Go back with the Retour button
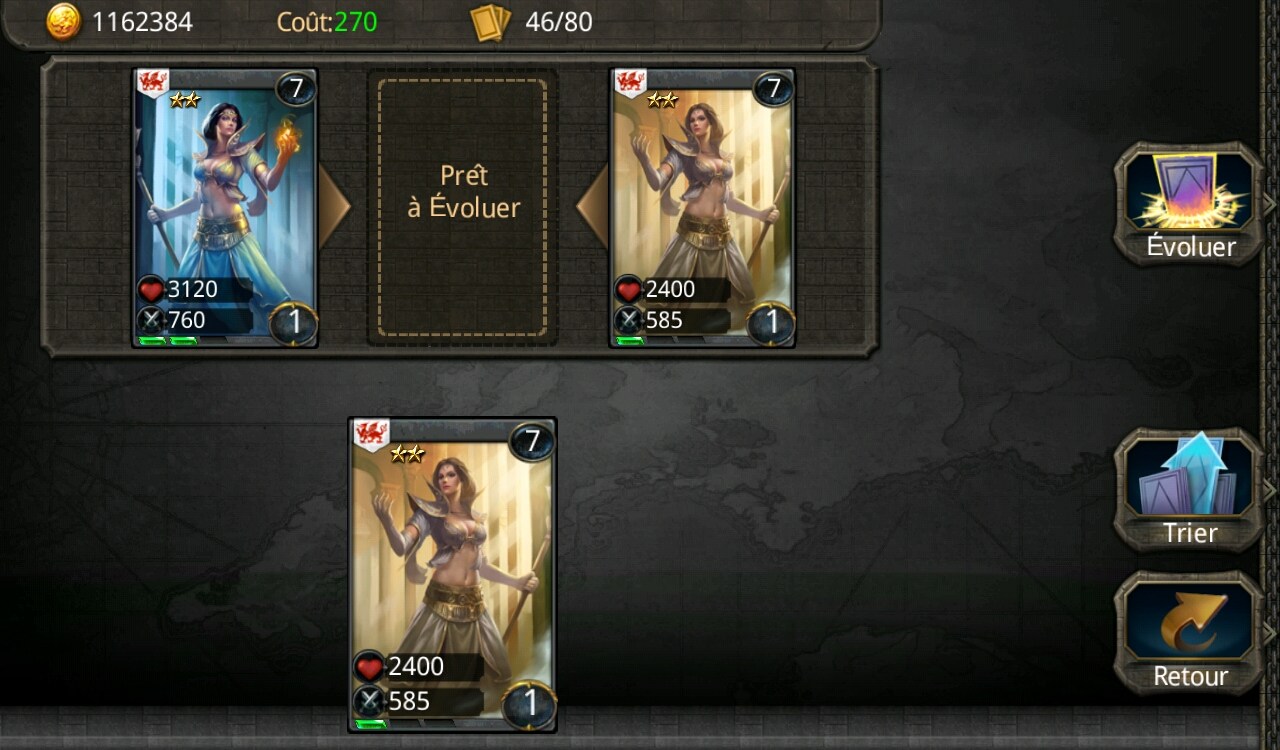Screen dimensions: 1280x750 [1190, 633]
